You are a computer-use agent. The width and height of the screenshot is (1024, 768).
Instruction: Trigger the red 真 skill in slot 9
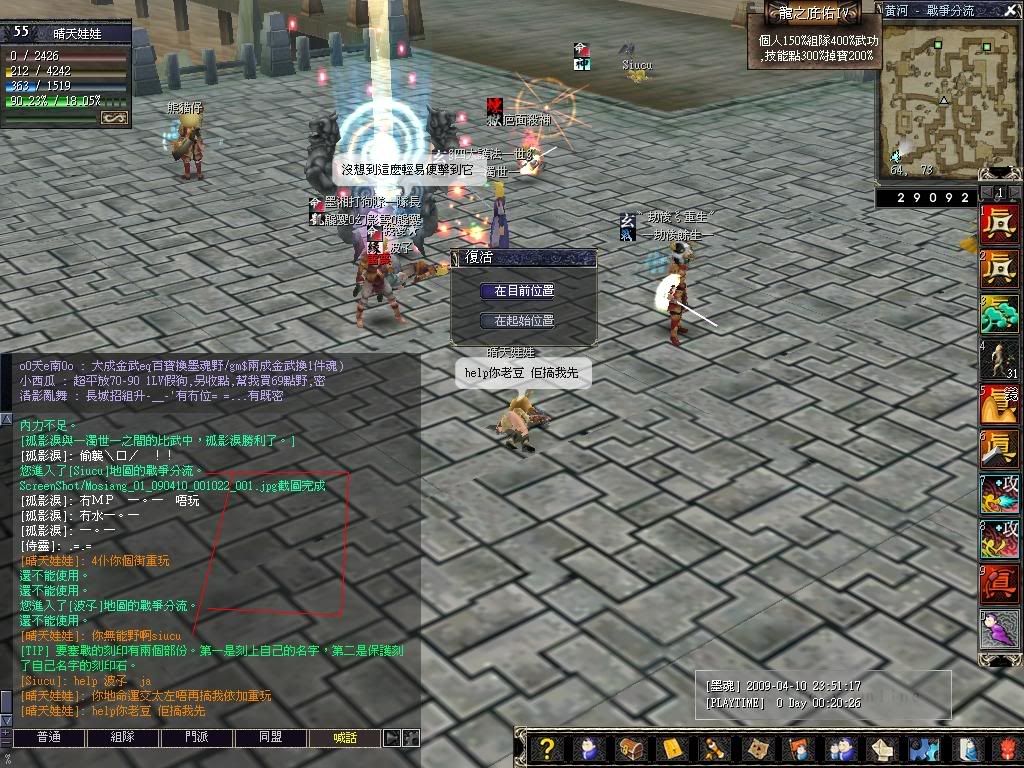coord(999,585)
